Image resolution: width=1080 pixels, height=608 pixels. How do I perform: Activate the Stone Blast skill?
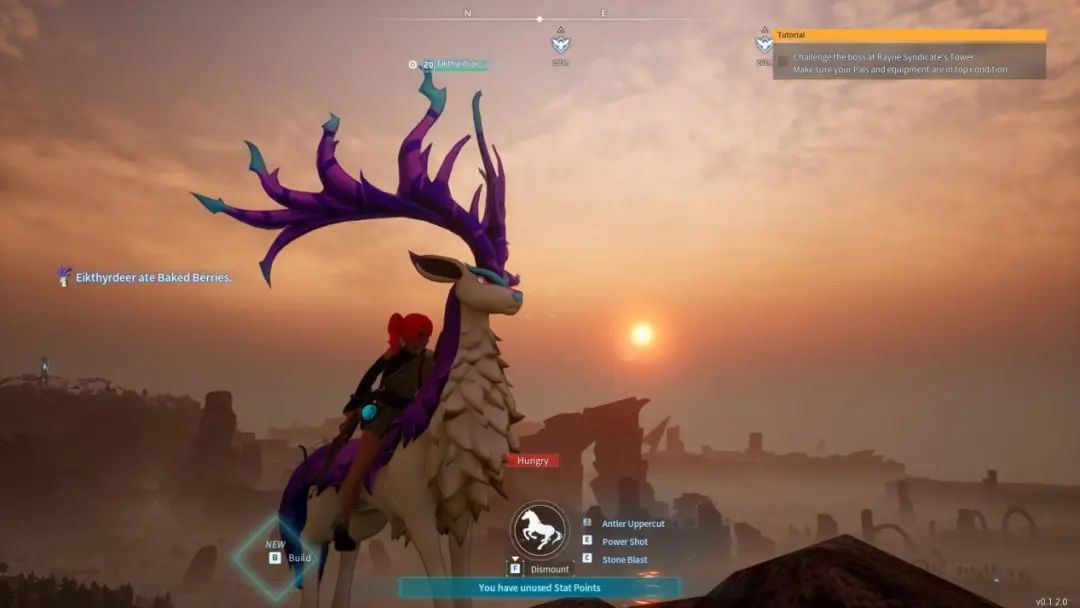pos(624,560)
